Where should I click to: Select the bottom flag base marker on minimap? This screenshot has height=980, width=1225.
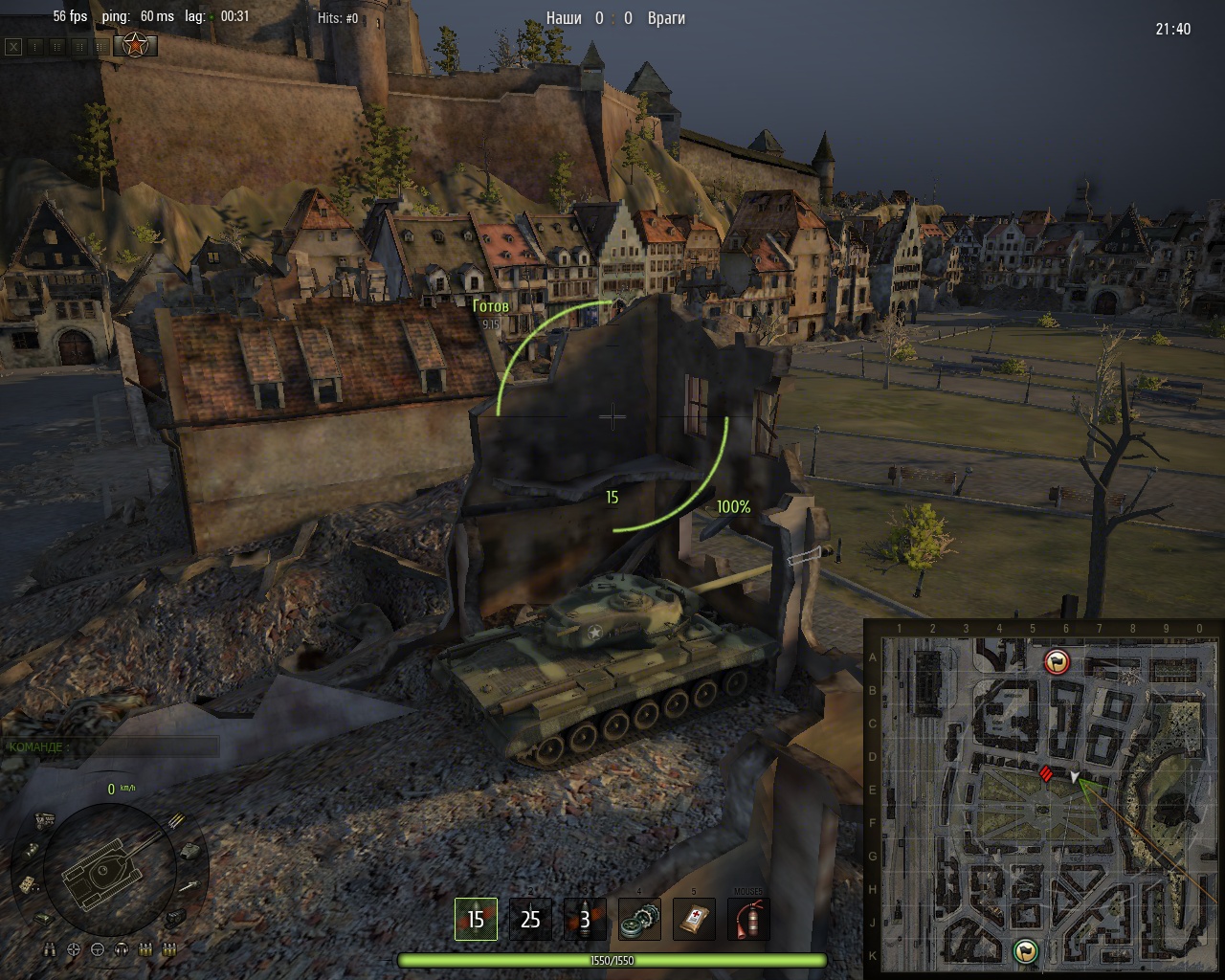click(x=1026, y=950)
